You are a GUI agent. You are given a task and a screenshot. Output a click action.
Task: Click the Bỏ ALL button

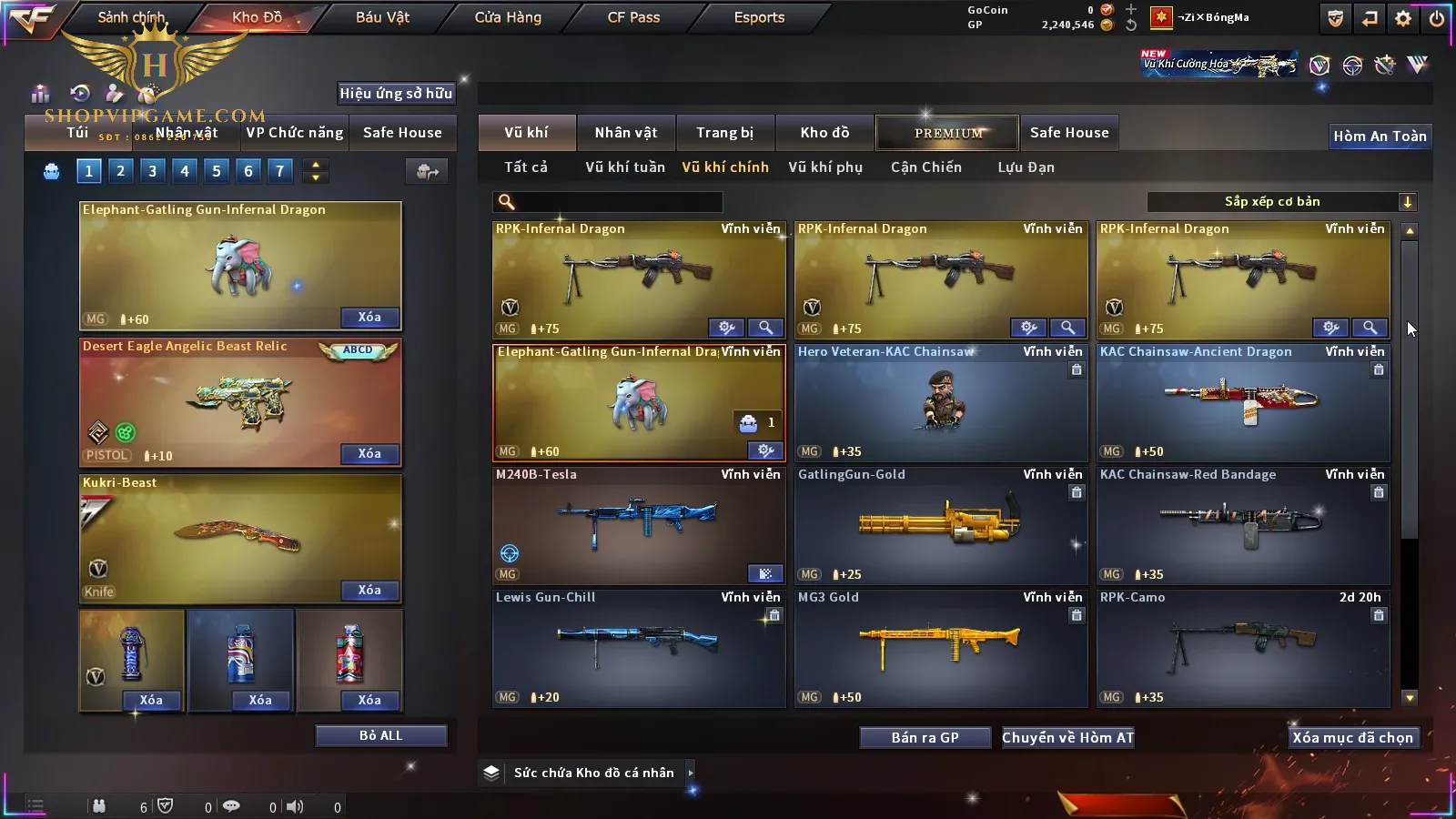click(380, 736)
